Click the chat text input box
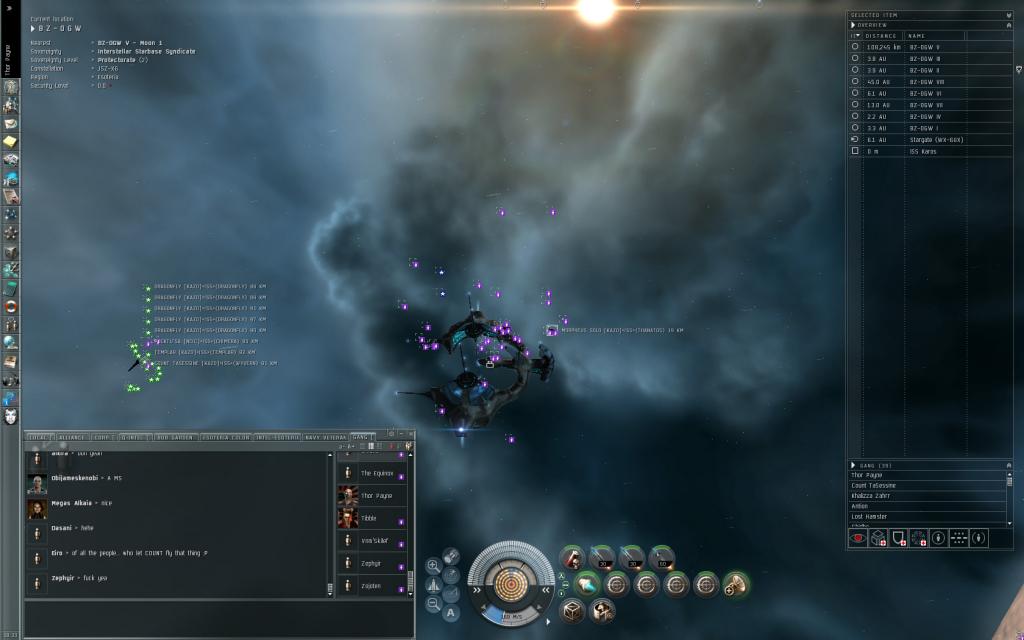Viewport: 1024px width, 640px height. 215,613
